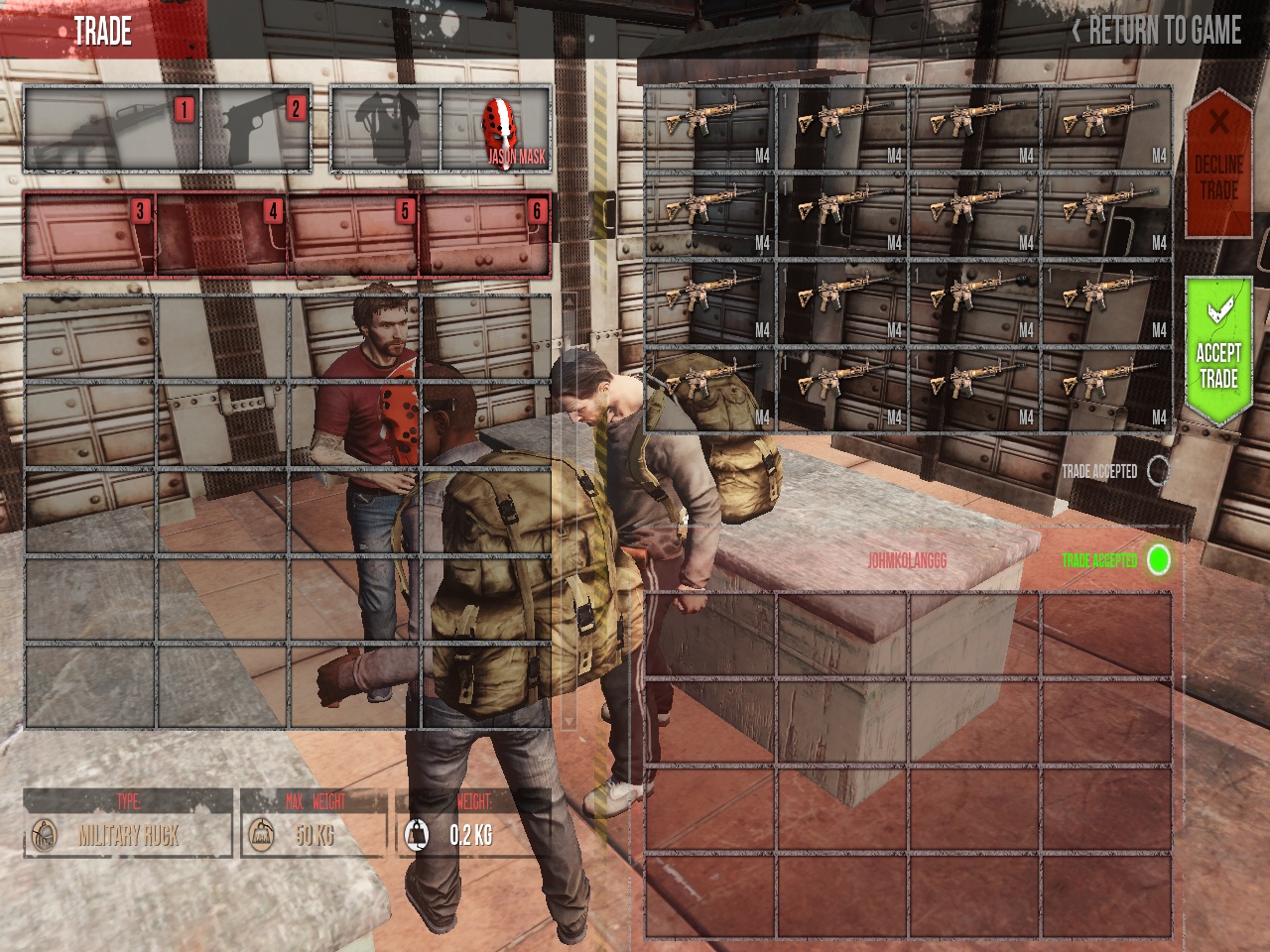Image resolution: width=1270 pixels, height=952 pixels.
Task: Select primary weapon slot 1
Action: [x=112, y=130]
